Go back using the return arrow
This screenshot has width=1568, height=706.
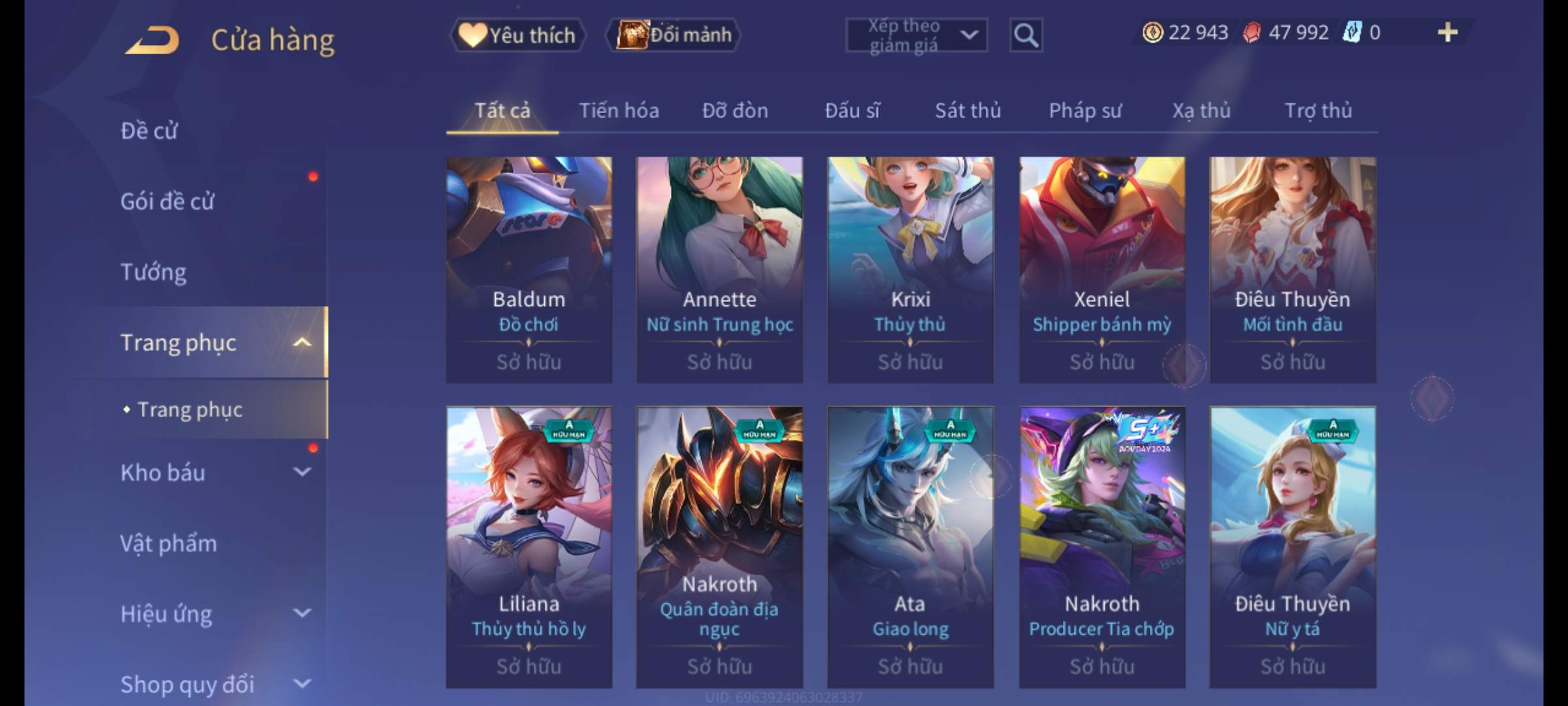pos(152,40)
